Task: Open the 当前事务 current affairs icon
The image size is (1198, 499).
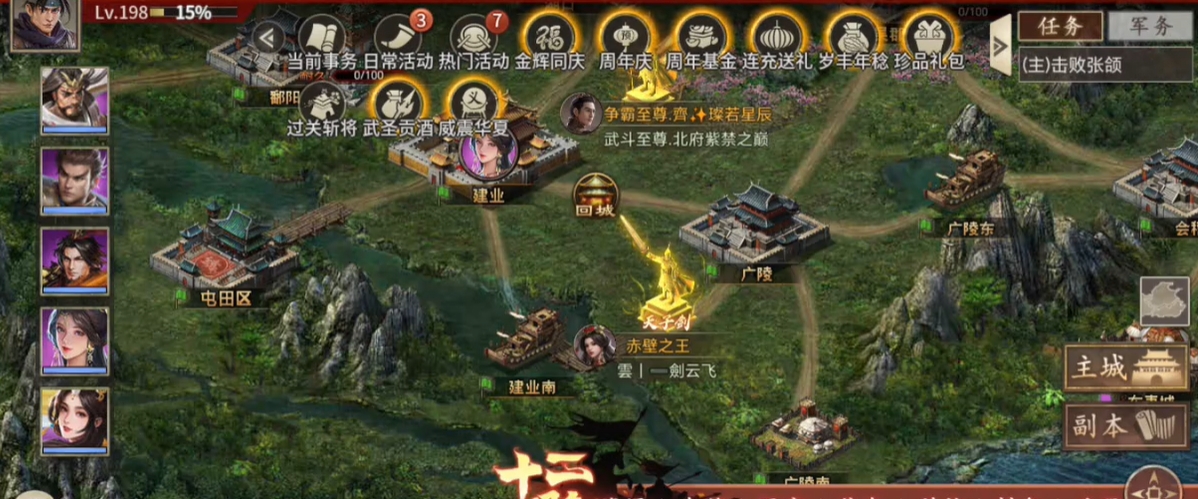Action: click(322, 39)
